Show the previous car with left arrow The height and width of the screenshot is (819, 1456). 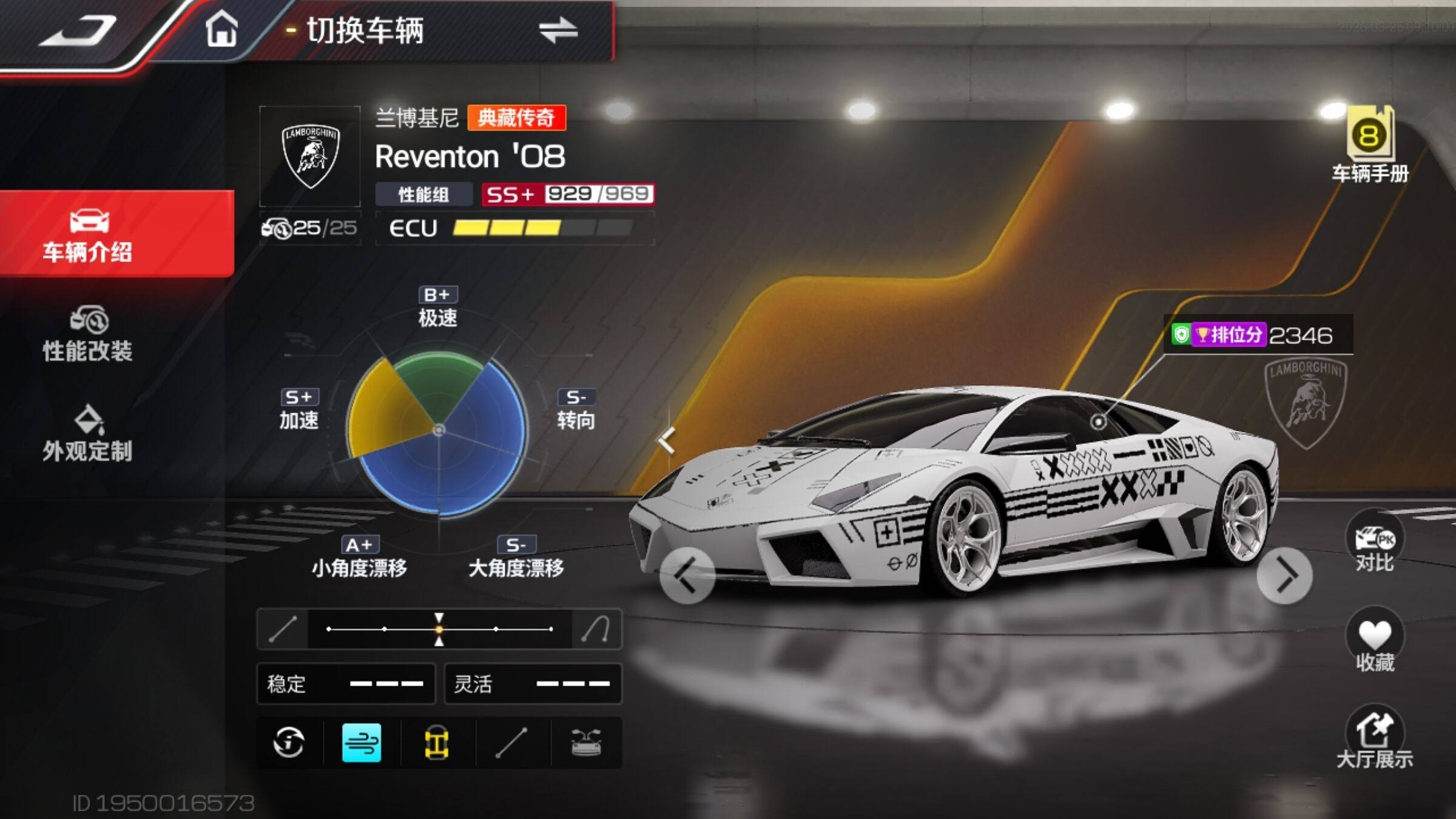[x=687, y=575]
